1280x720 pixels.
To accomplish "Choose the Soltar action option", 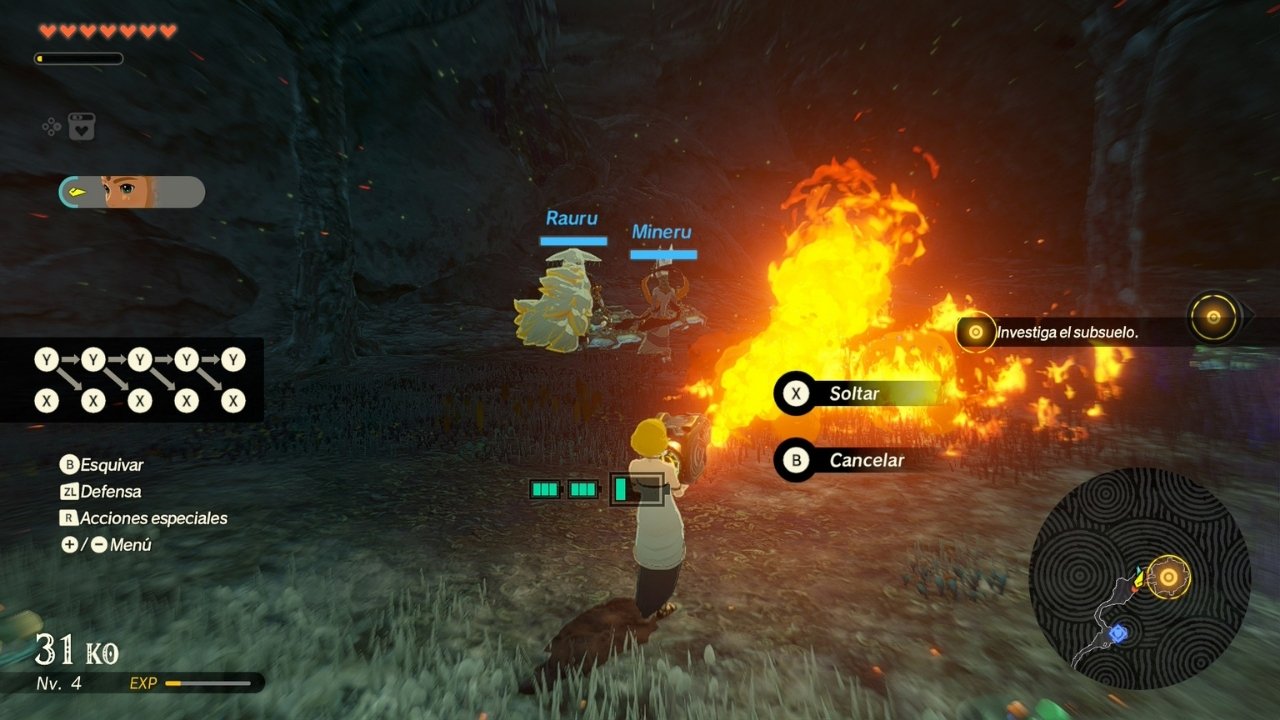I will coord(856,393).
